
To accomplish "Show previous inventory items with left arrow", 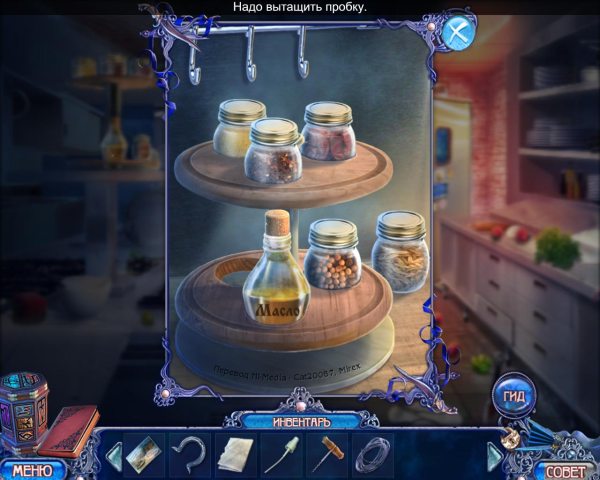I will pyautogui.click(x=113, y=455).
